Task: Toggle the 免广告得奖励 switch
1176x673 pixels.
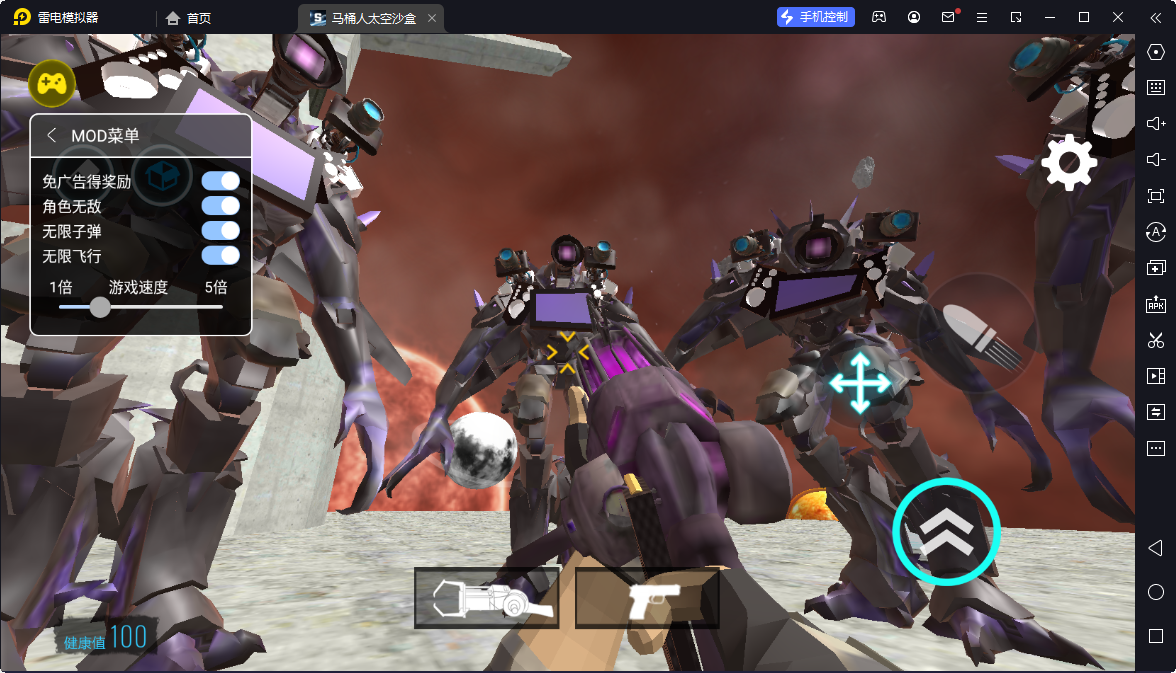Action: tap(220, 181)
